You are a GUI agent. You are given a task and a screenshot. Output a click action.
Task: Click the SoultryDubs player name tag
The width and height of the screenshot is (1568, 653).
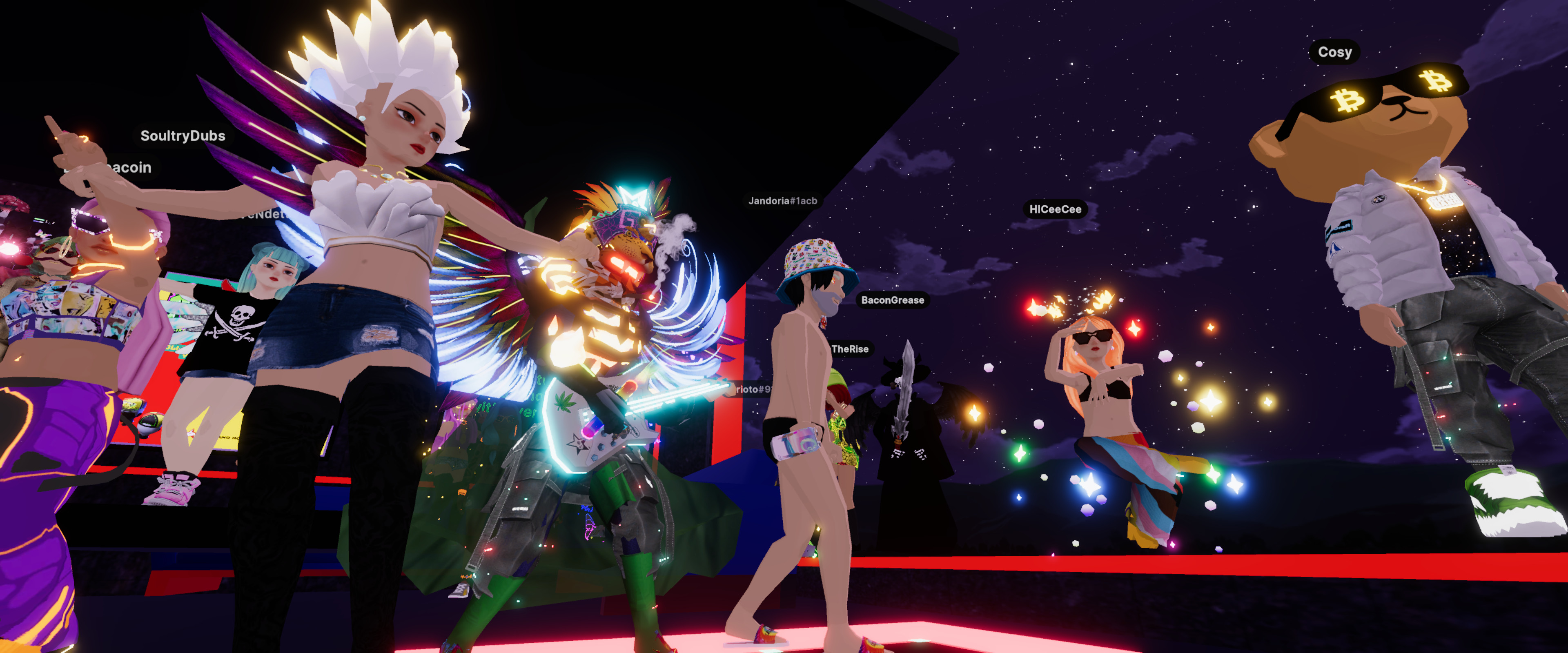click(x=183, y=136)
